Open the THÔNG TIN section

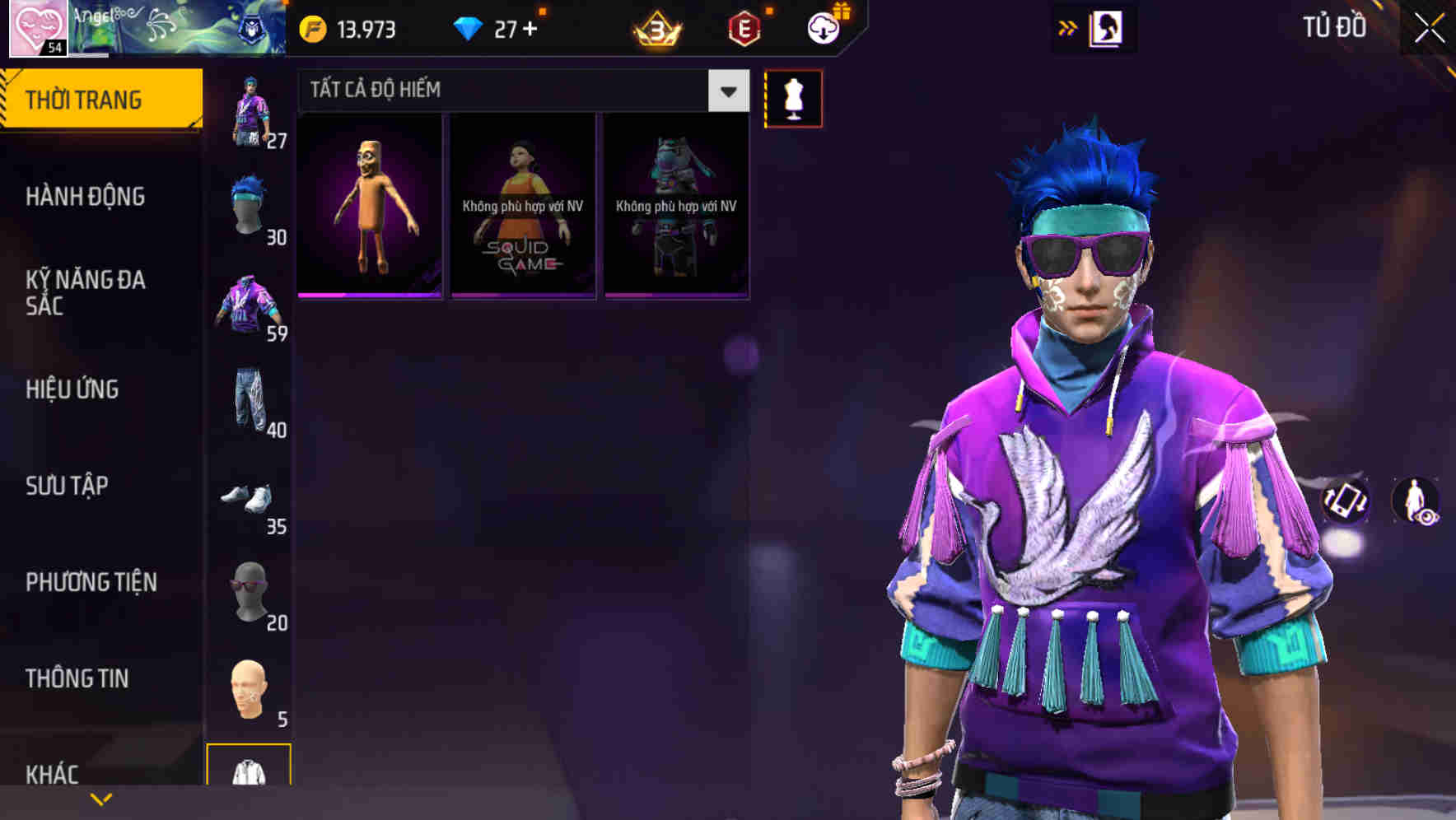[x=76, y=678]
